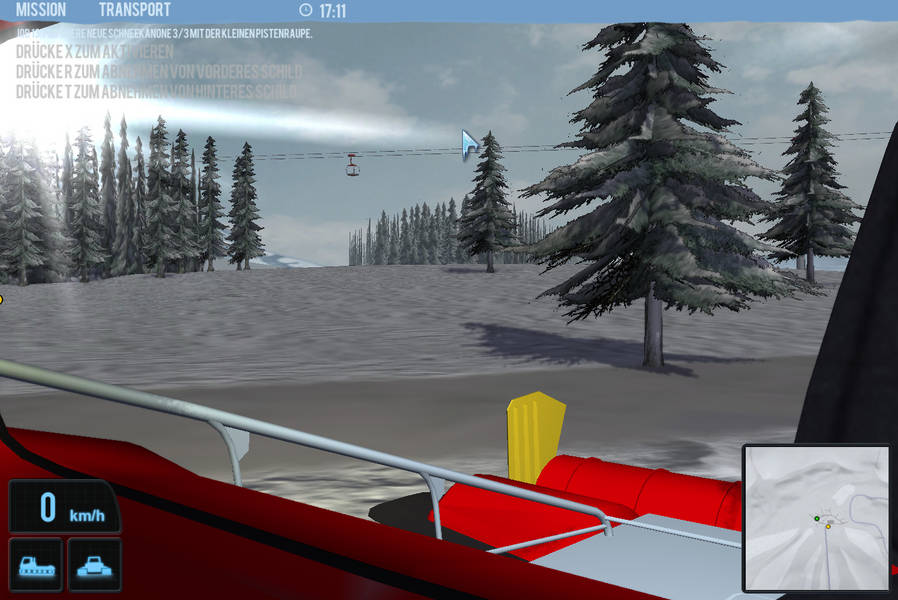Select the side-view snow groomer icon
The height and width of the screenshot is (600, 898).
35,565
